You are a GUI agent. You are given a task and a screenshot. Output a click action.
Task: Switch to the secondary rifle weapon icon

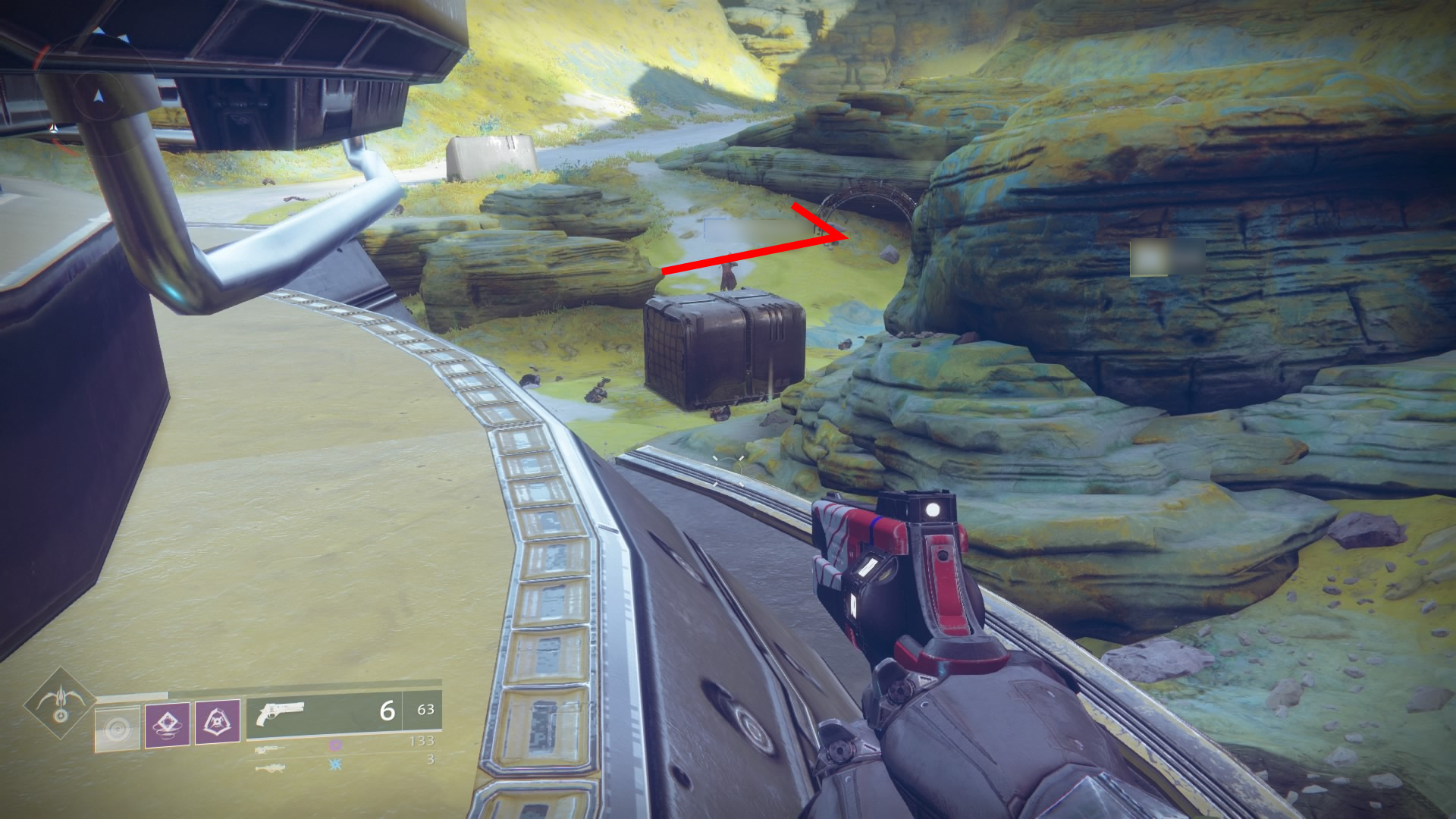coord(271,749)
